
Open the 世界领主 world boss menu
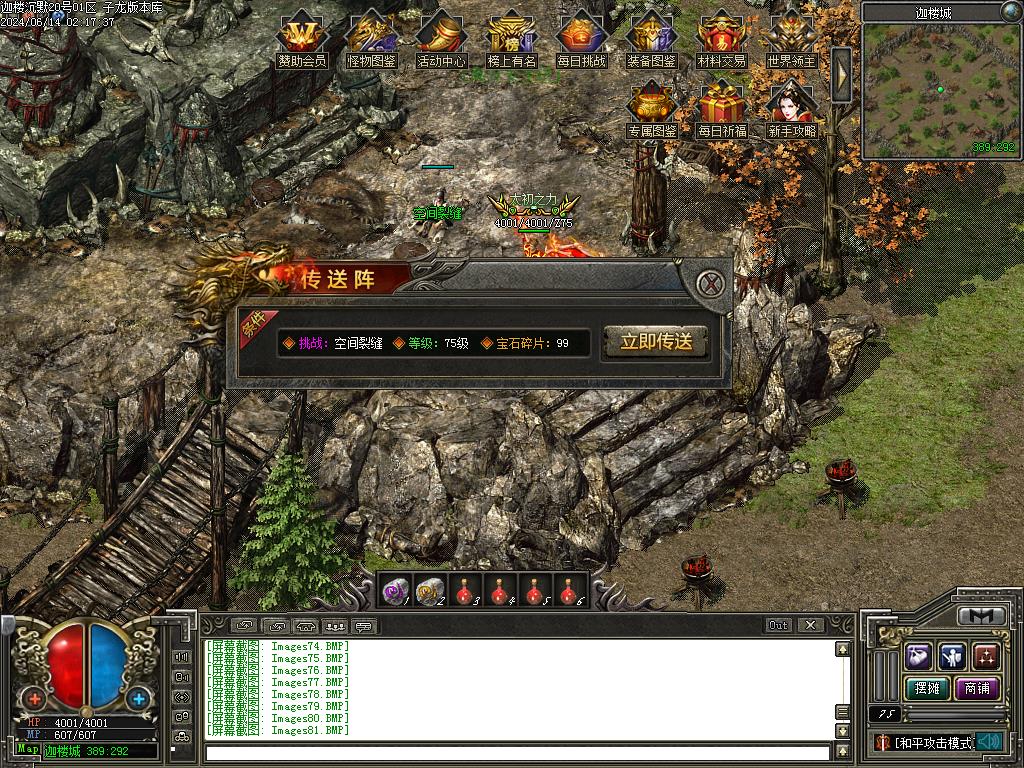coord(791,40)
